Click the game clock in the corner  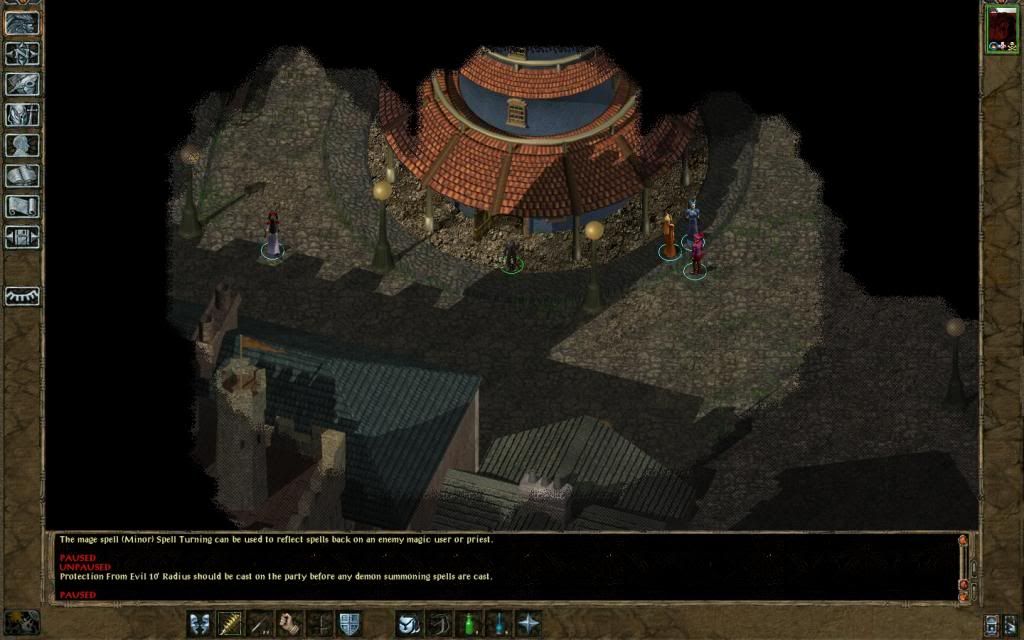22,622
